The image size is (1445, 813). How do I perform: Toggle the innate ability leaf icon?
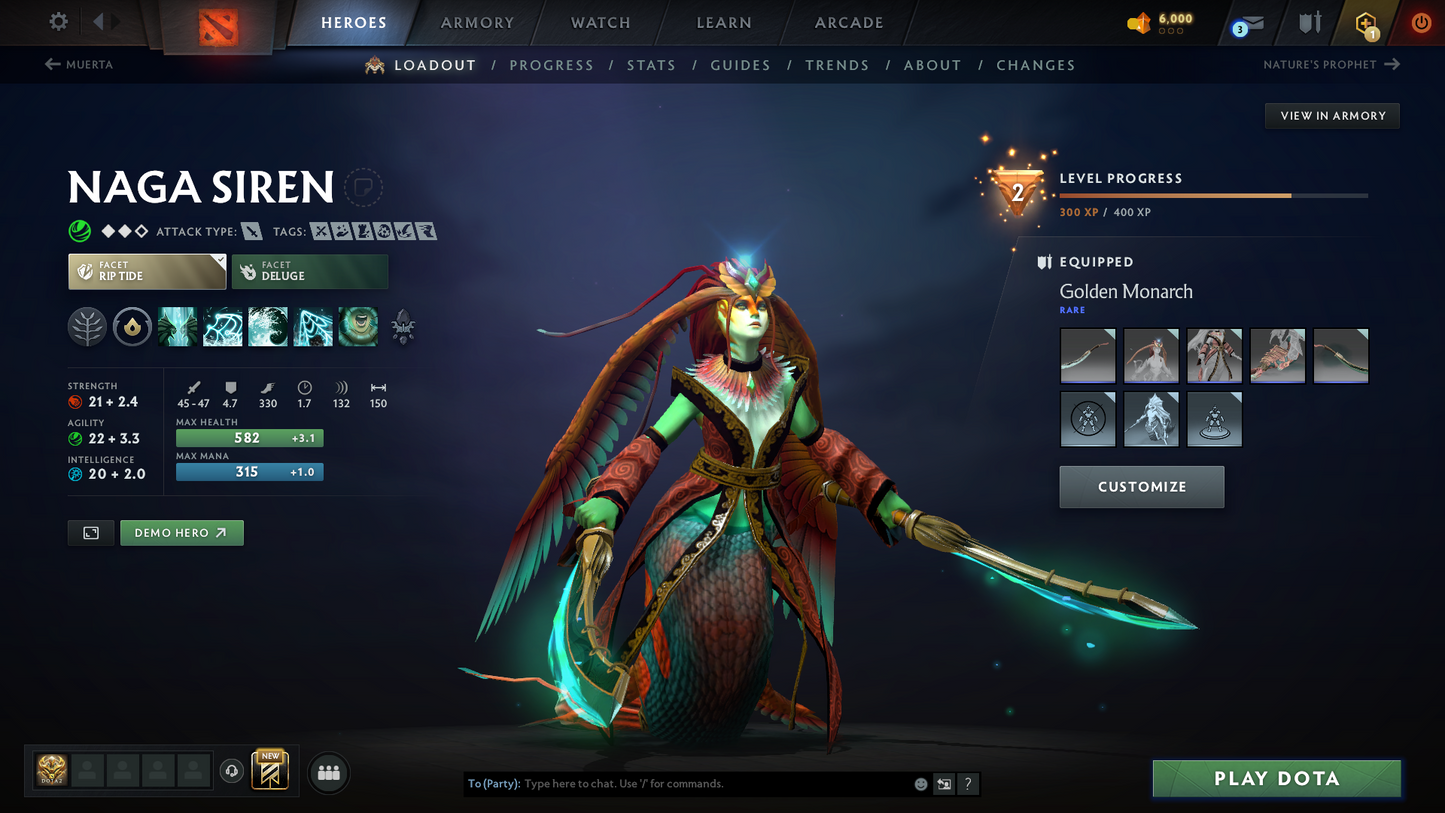pos(87,327)
